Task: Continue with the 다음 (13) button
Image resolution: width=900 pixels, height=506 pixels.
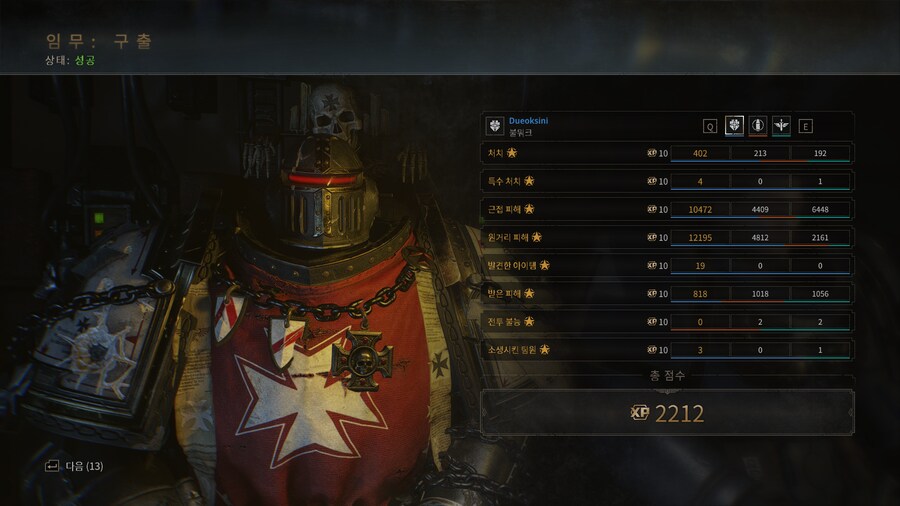Action: click(x=75, y=466)
